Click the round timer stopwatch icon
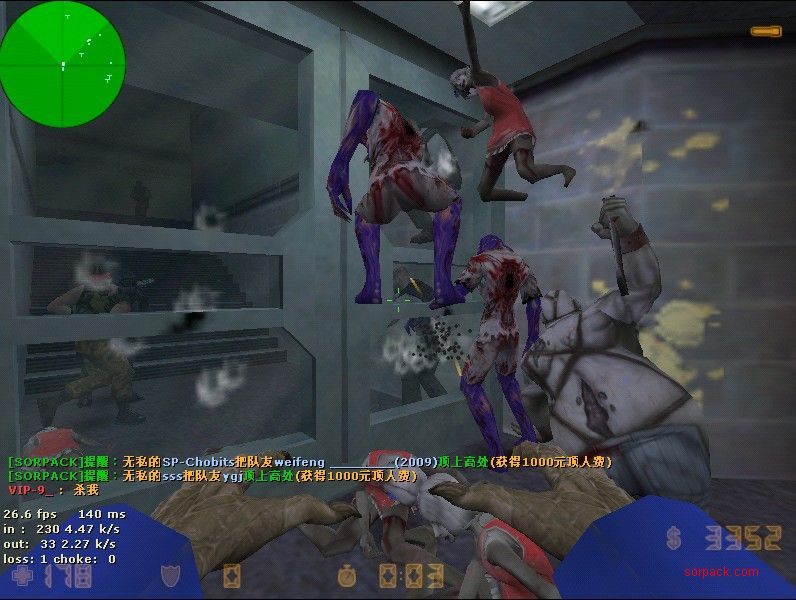 [347, 576]
